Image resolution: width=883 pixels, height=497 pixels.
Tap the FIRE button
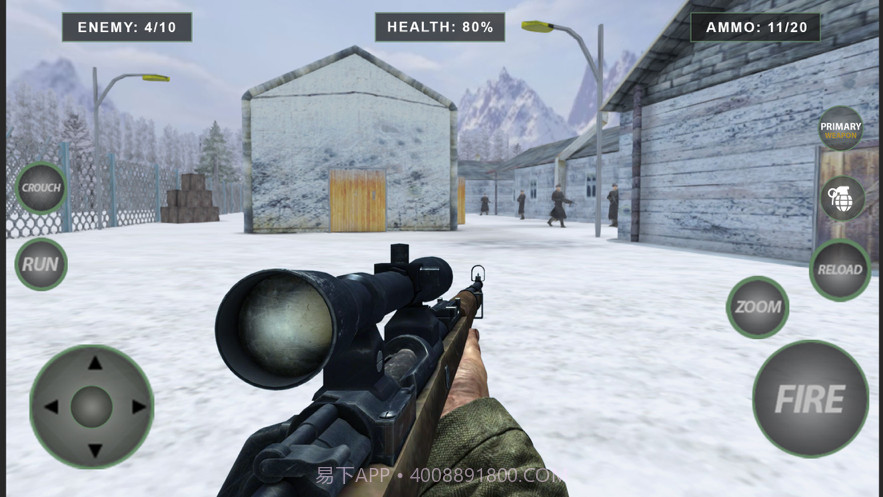click(x=810, y=399)
